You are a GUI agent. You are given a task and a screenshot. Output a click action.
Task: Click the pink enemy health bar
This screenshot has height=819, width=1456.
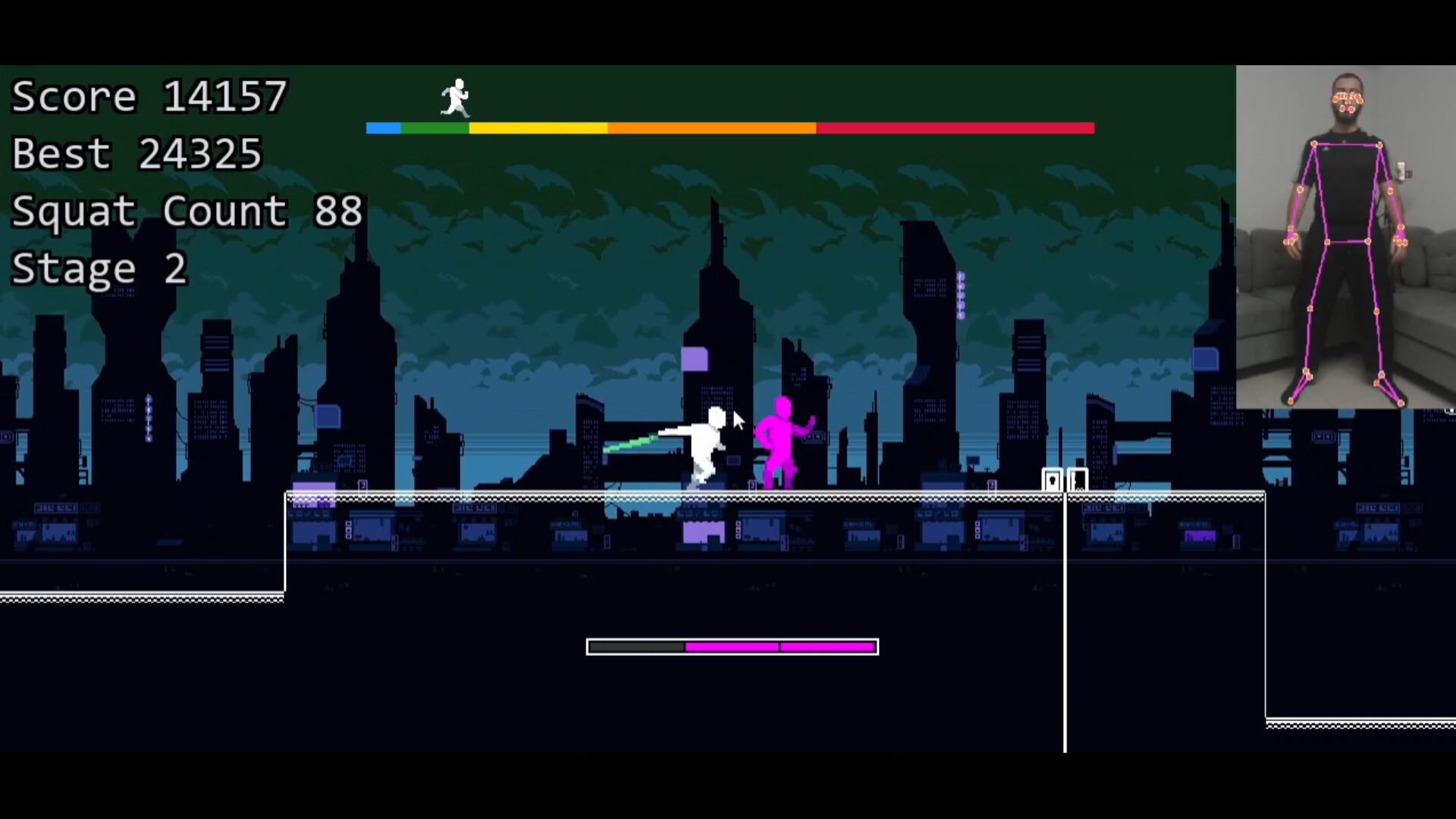point(781,647)
